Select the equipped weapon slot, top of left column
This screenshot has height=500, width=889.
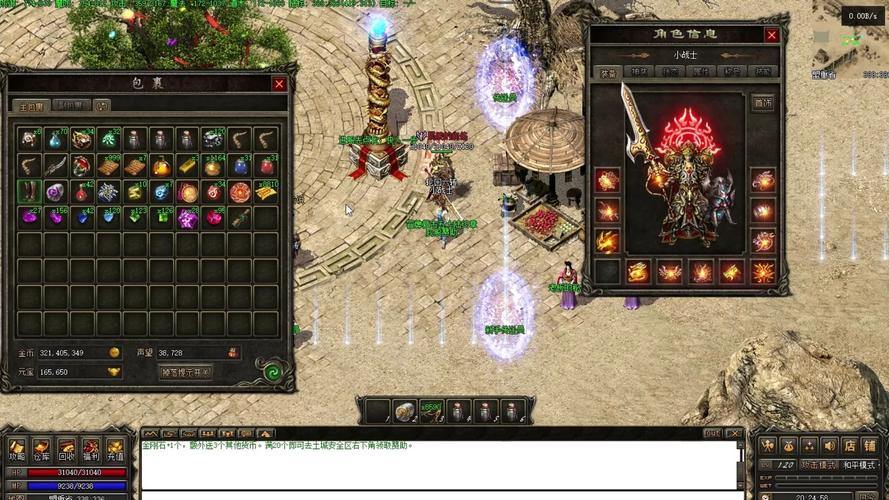click(x=607, y=181)
